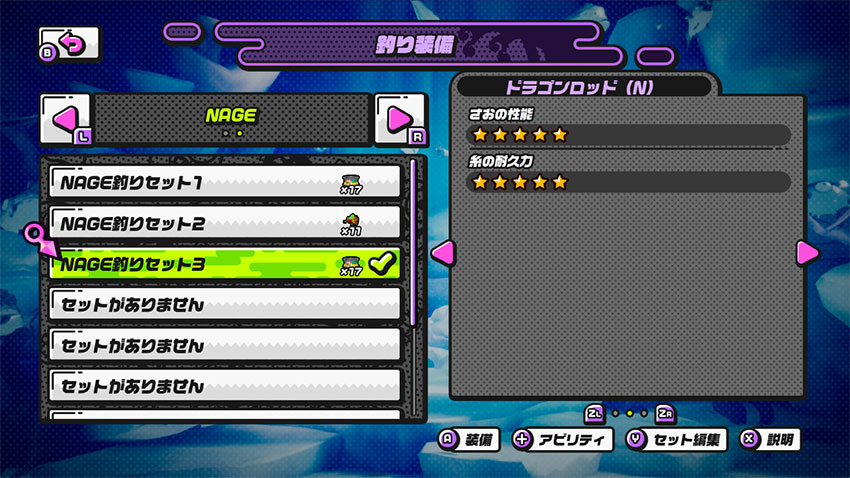Screen dimensions: 850x478
Task: Select NAGE釣りセット1 from the list
Action: pyautogui.click(x=225, y=182)
